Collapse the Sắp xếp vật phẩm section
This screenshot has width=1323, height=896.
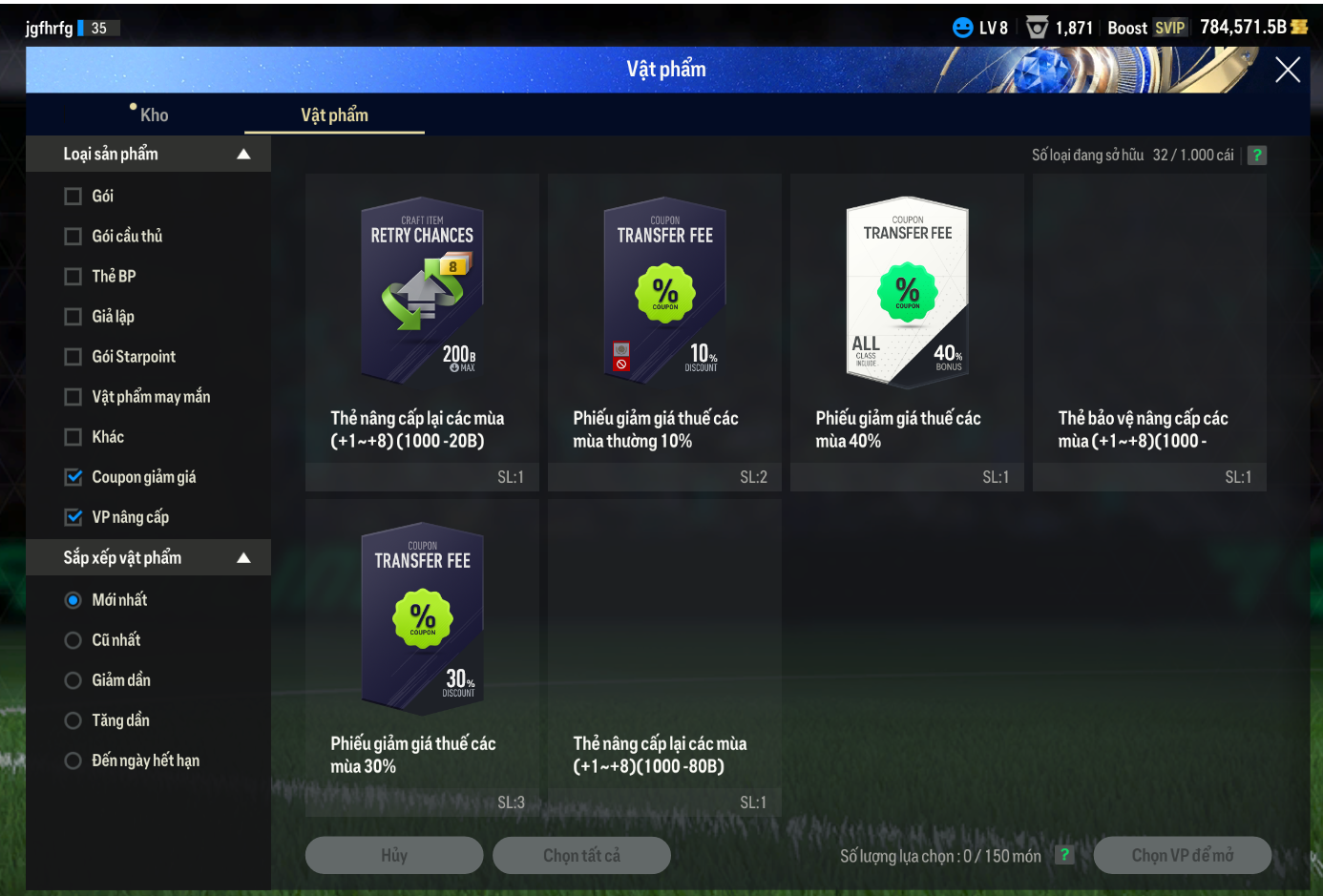point(243,558)
